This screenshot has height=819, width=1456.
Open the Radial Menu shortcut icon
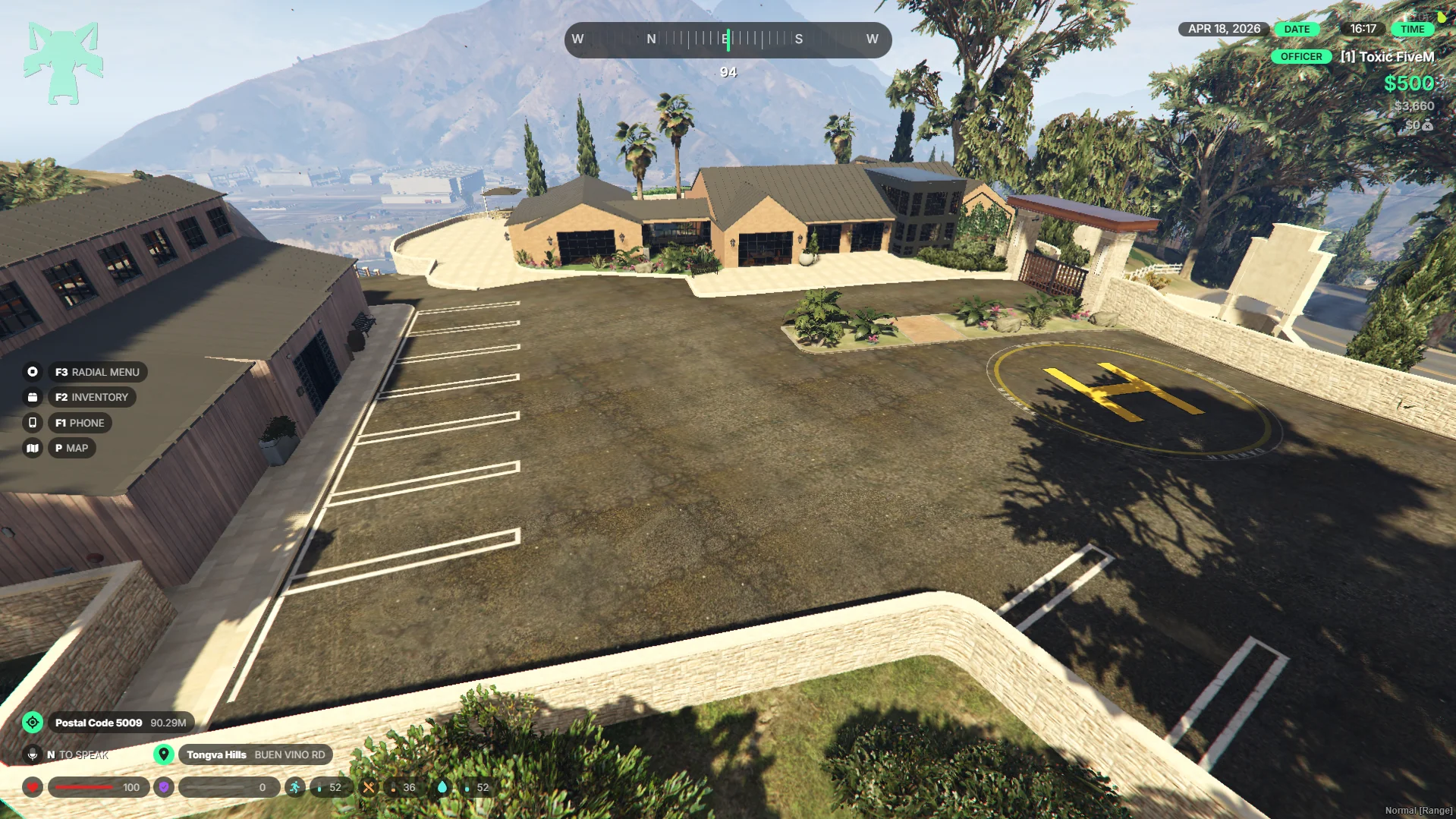point(33,372)
